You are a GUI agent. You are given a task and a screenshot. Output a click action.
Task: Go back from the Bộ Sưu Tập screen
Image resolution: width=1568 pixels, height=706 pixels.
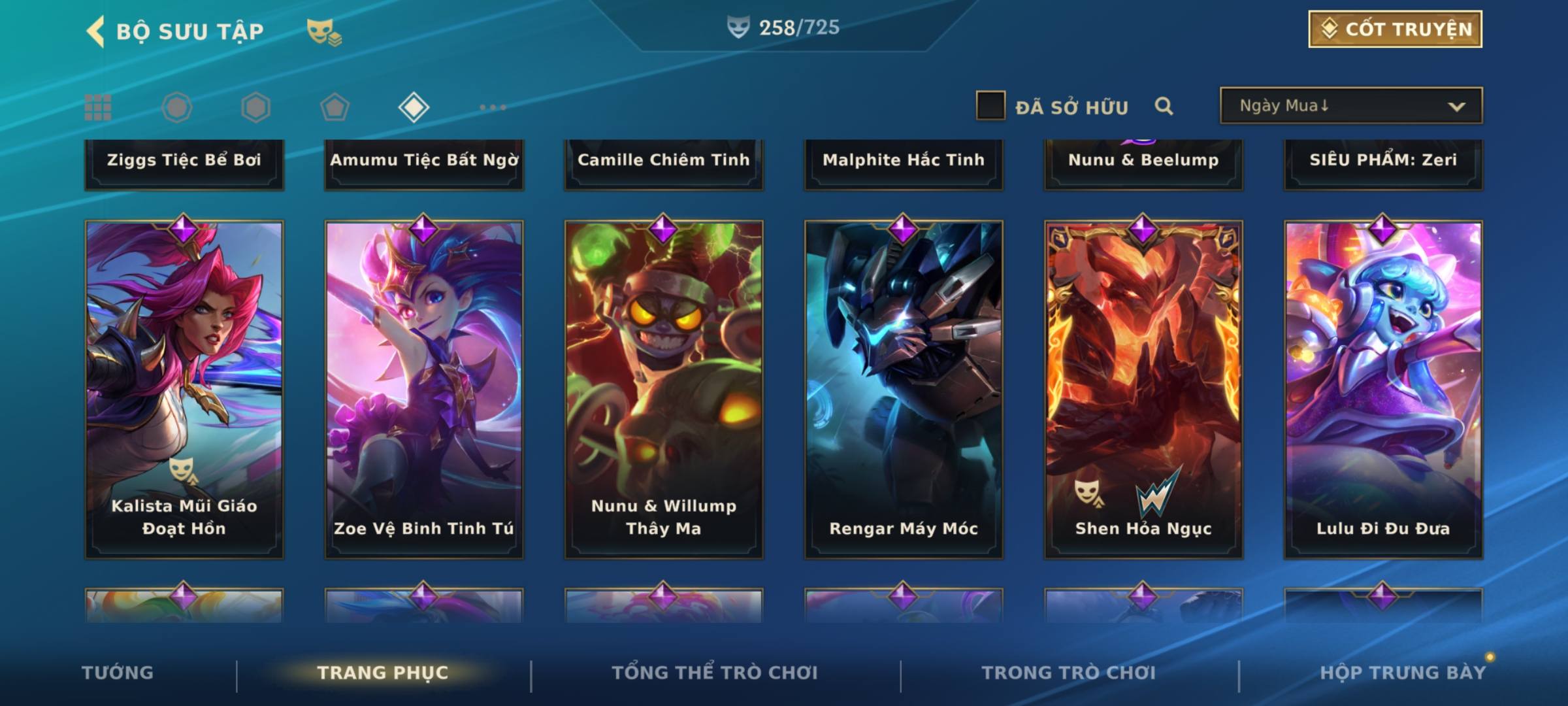click(x=96, y=31)
